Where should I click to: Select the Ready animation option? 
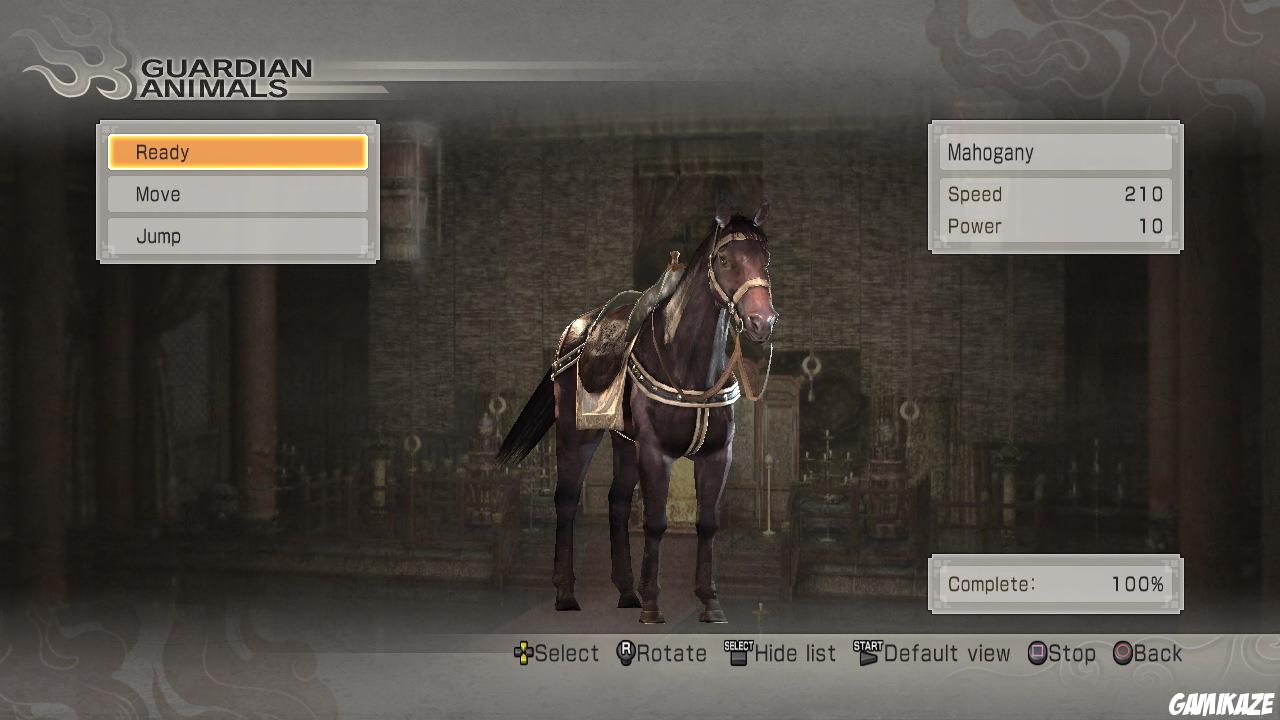(238, 152)
